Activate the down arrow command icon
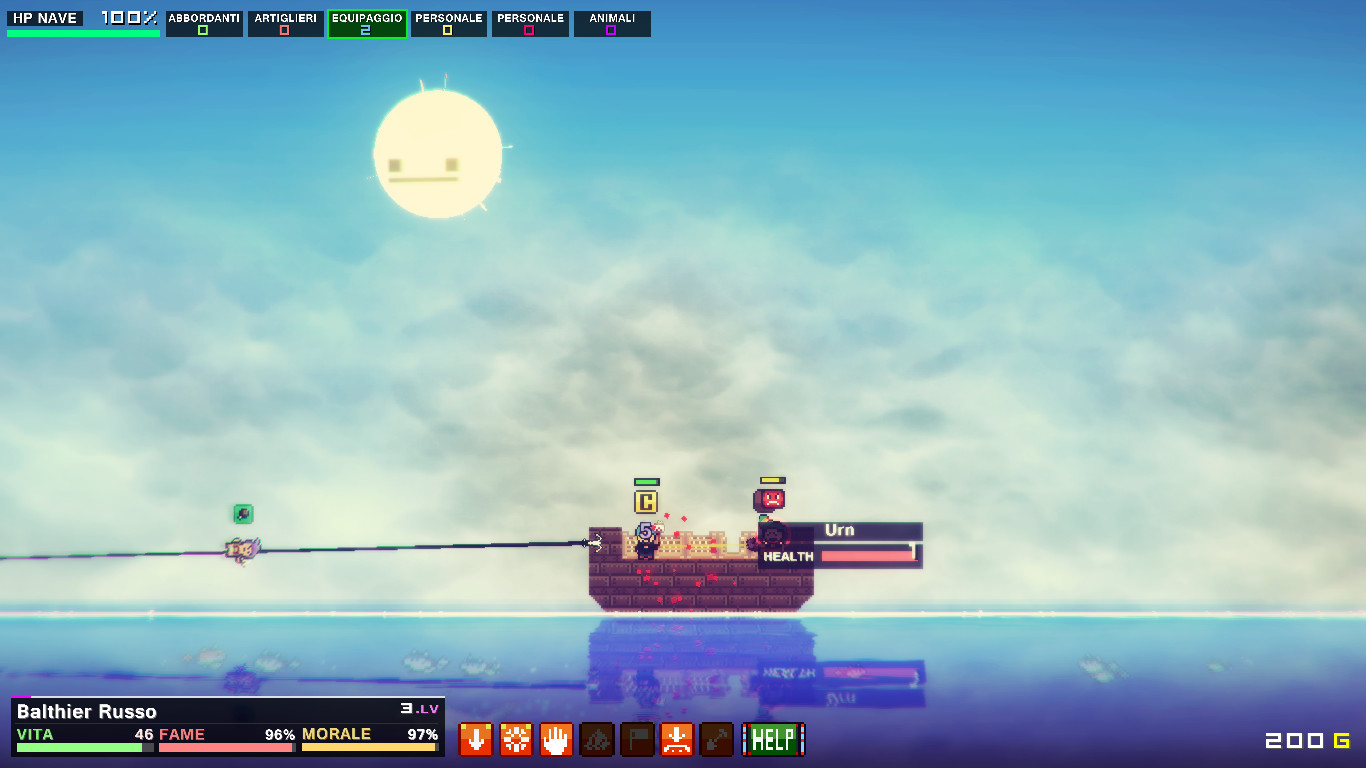 475,740
